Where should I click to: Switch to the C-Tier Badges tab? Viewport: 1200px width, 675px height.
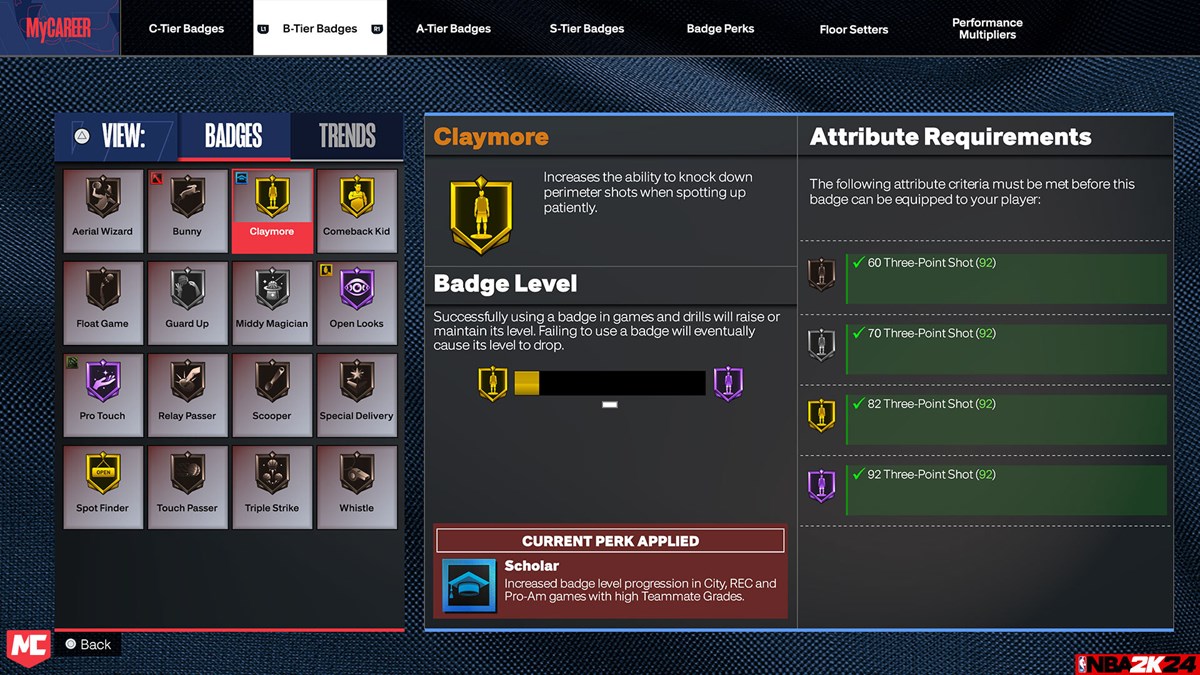(x=186, y=28)
